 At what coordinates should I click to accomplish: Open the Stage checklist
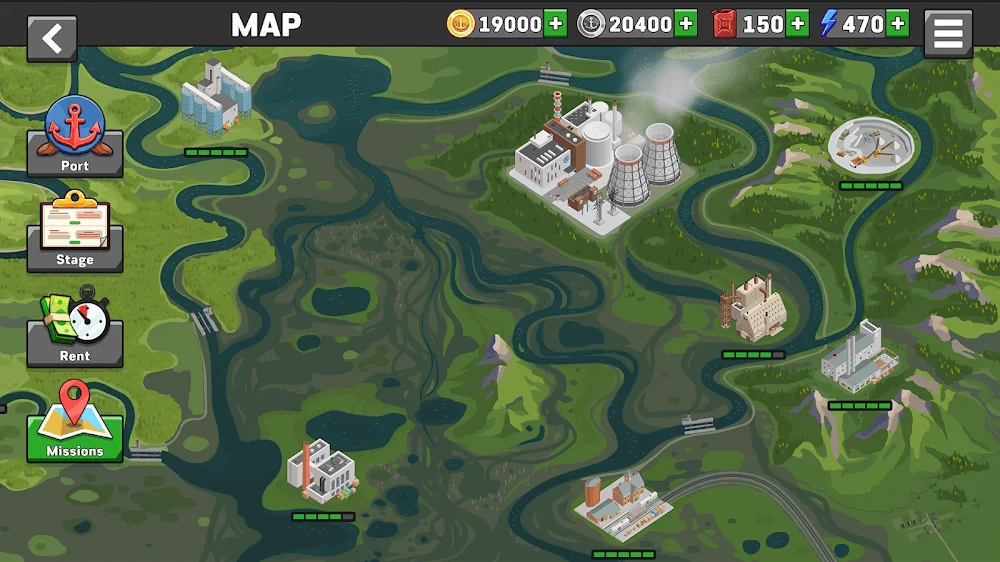click(x=75, y=235)
